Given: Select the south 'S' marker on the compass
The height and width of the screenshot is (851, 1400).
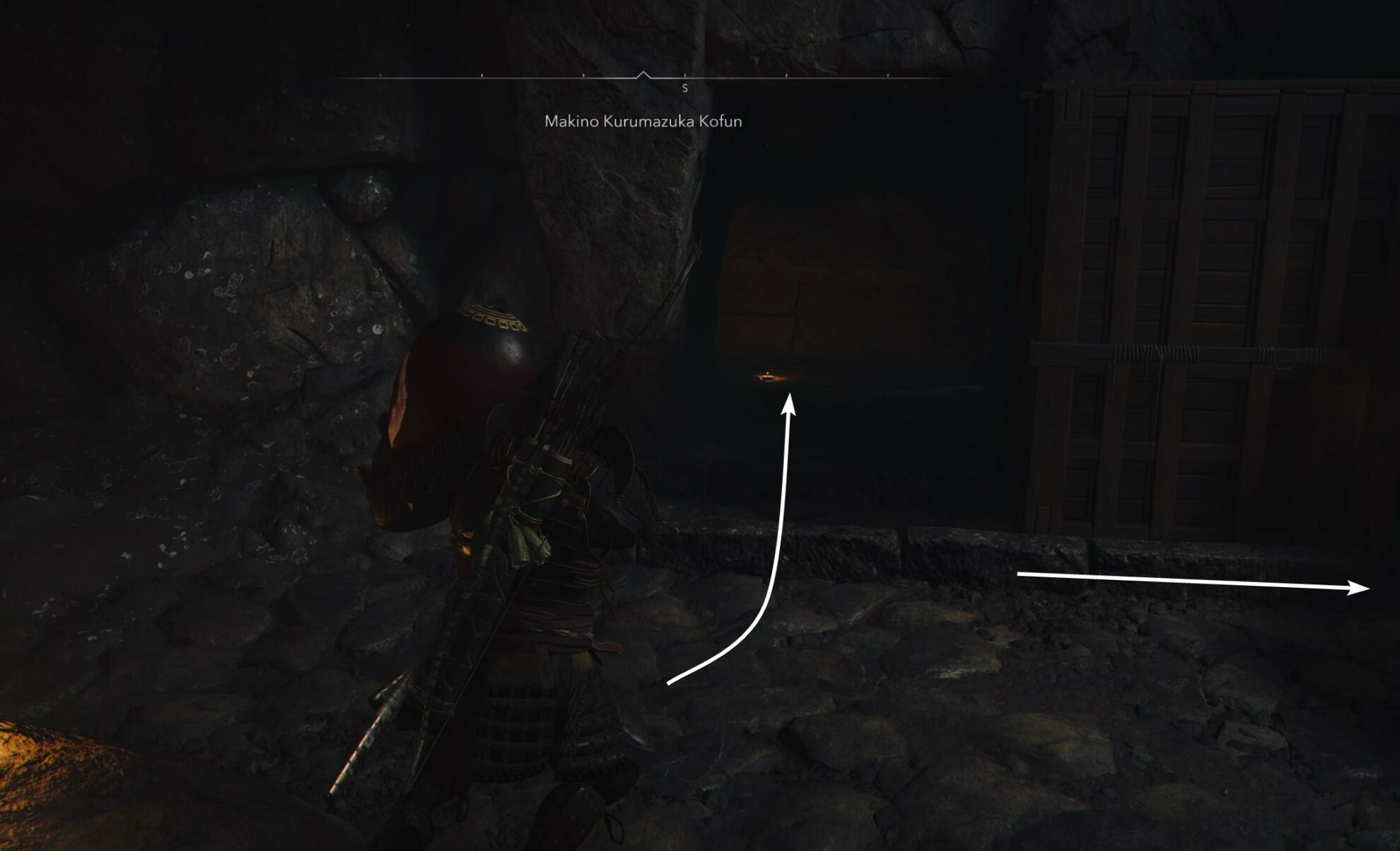Looking at the screenshot, I should tap(684, 88).
